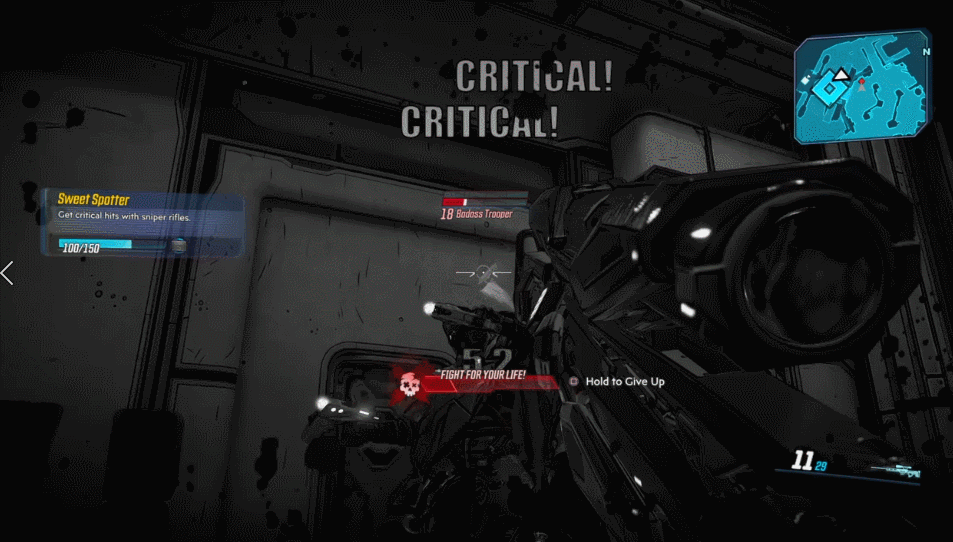This screenshot has width=953, height=542.
Task: Select the Sweet Spotter challenge tracker
Action: [x=141, y=221]
